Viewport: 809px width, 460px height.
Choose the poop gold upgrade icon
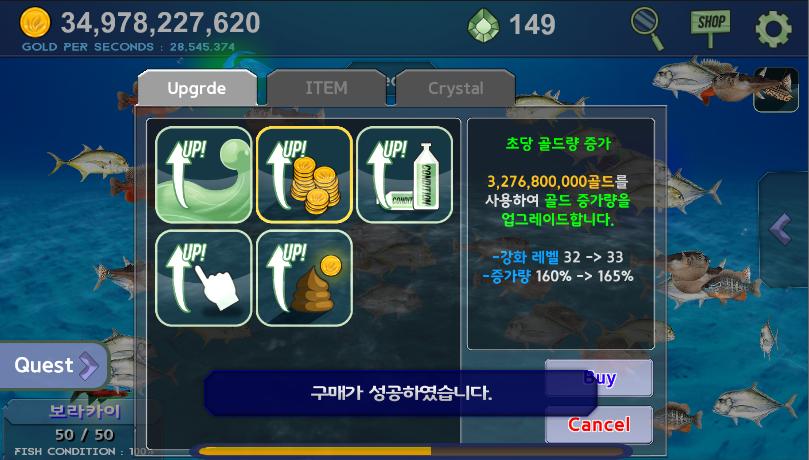304,277
